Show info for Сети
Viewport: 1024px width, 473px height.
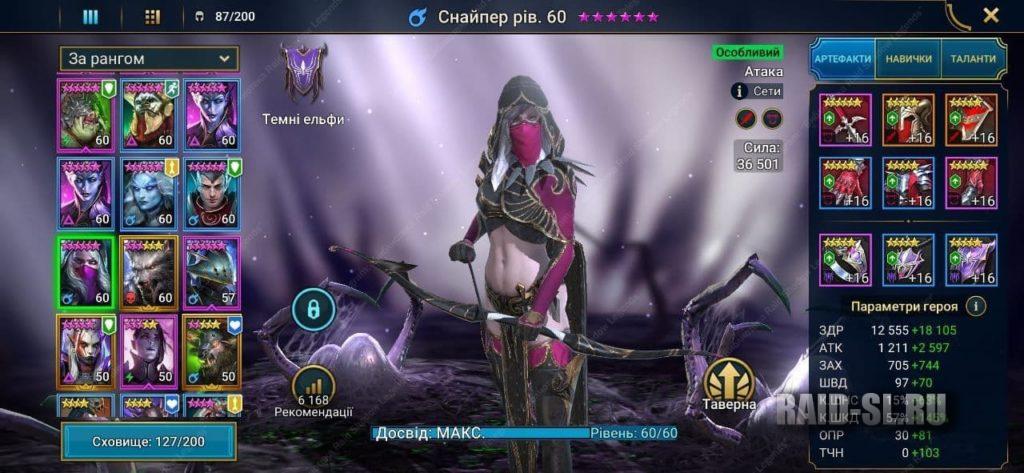tap(740, 91)
